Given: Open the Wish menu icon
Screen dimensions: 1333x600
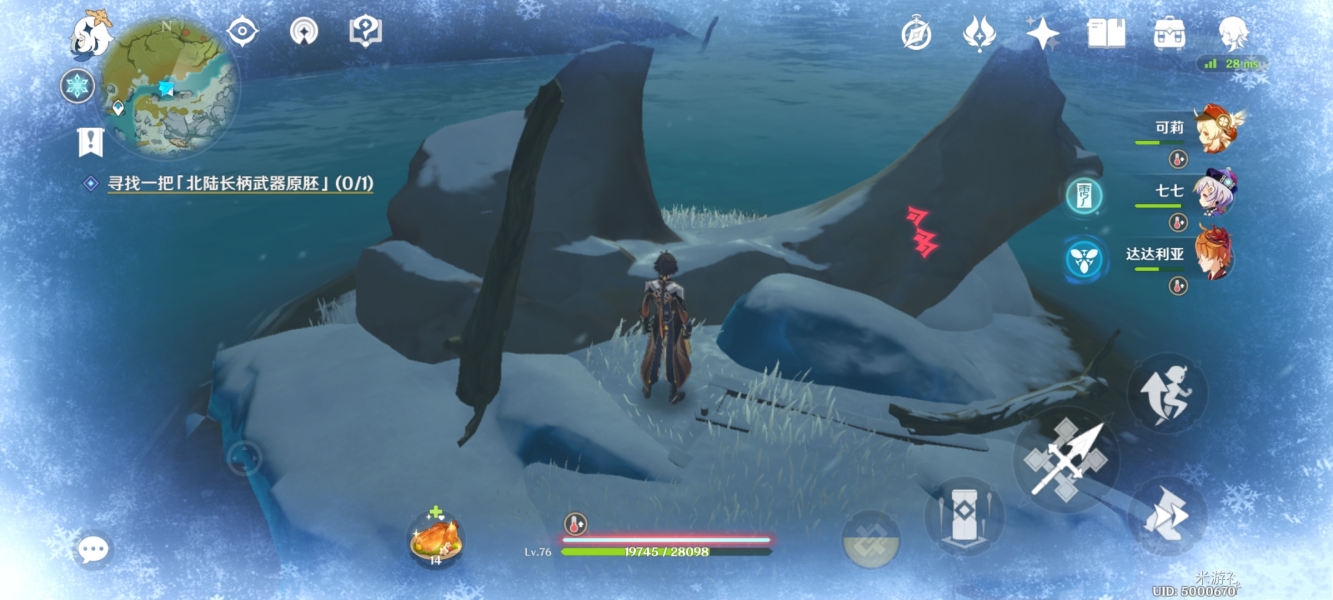Looking at the screenshot, I should pos(979,35).
